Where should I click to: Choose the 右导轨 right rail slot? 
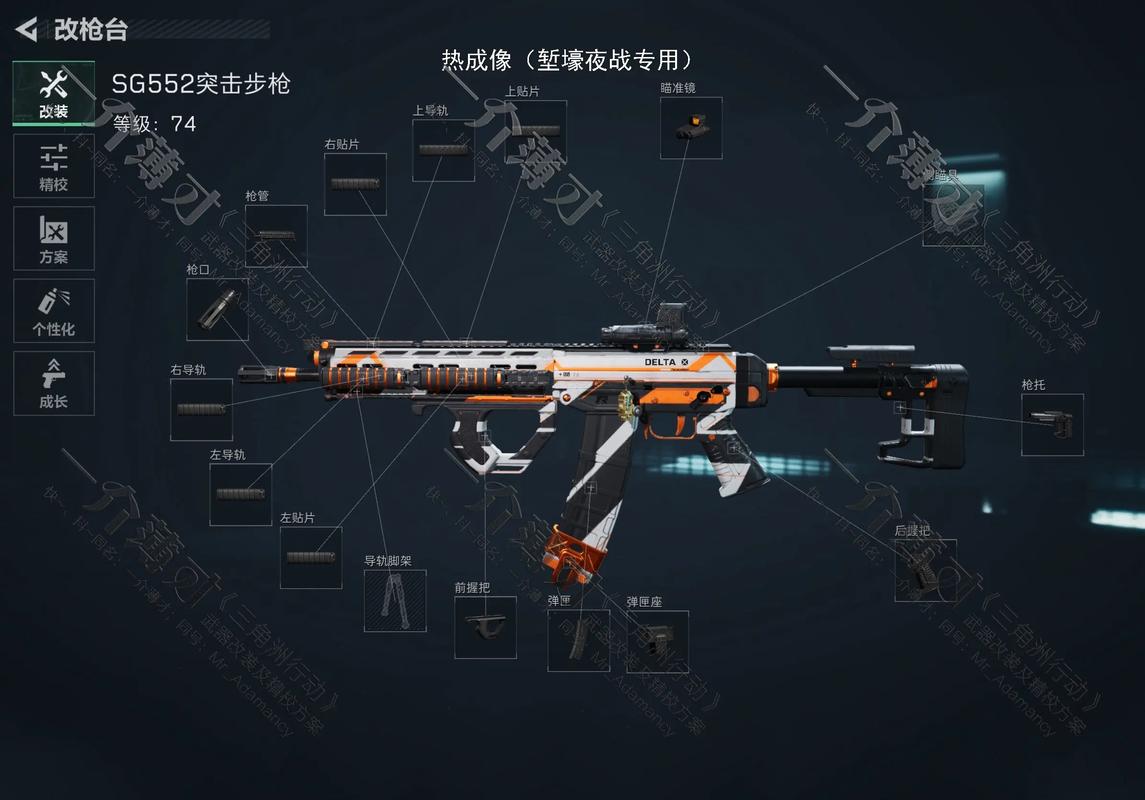pos(201,409)
